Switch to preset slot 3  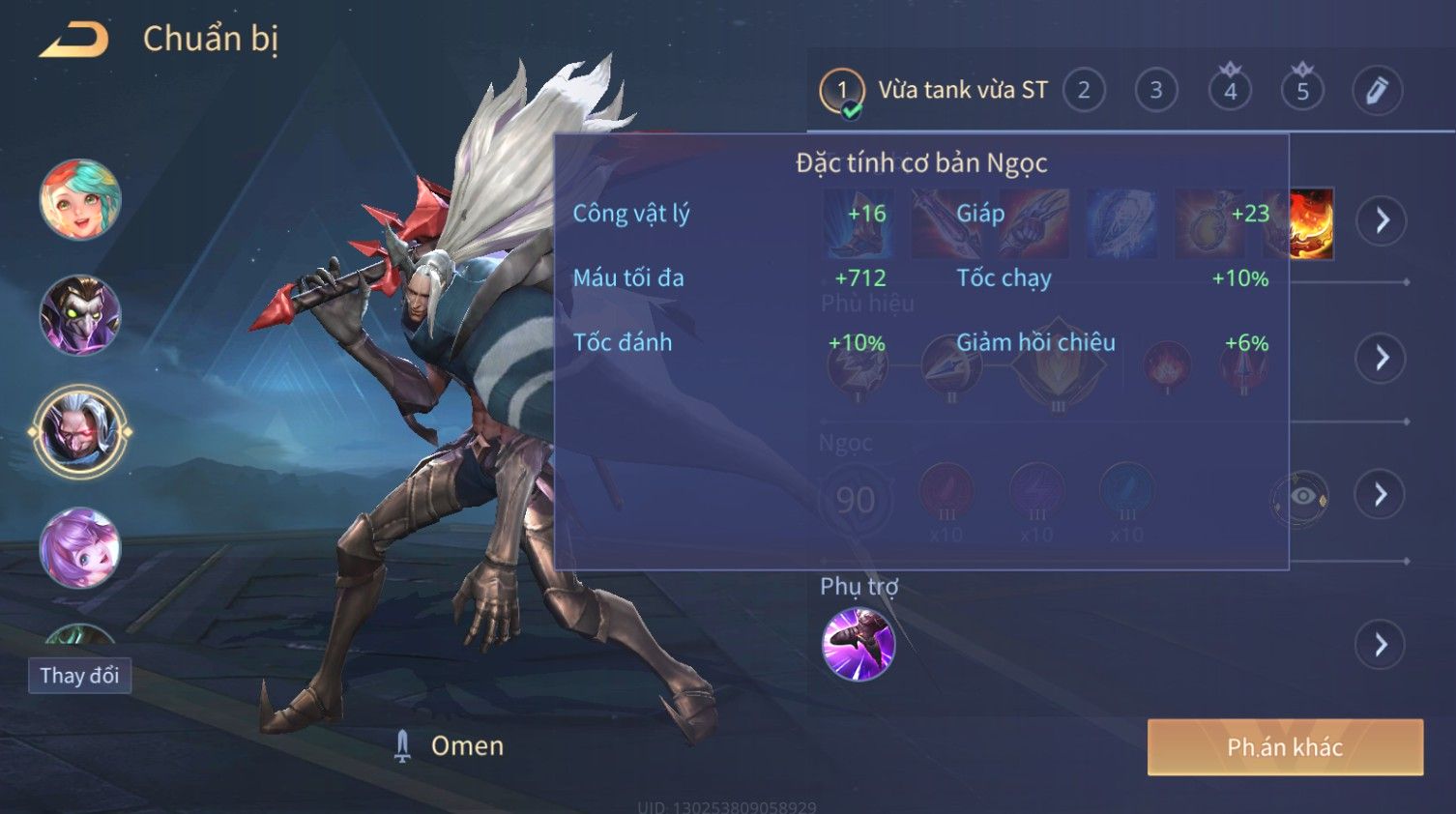click(1156, 91)
